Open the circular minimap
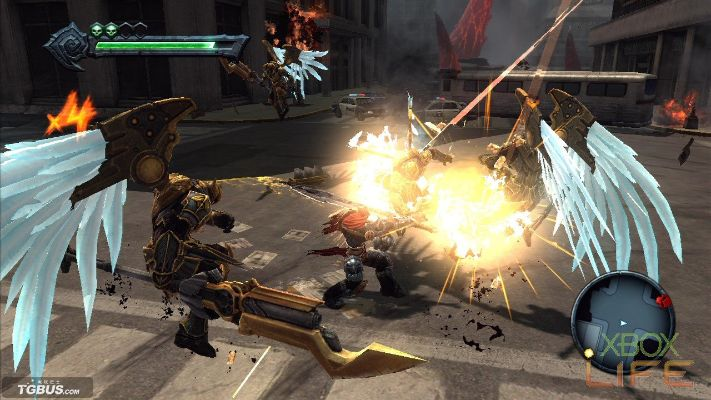This screenshot has width=711, height=400. pos(622,320)
